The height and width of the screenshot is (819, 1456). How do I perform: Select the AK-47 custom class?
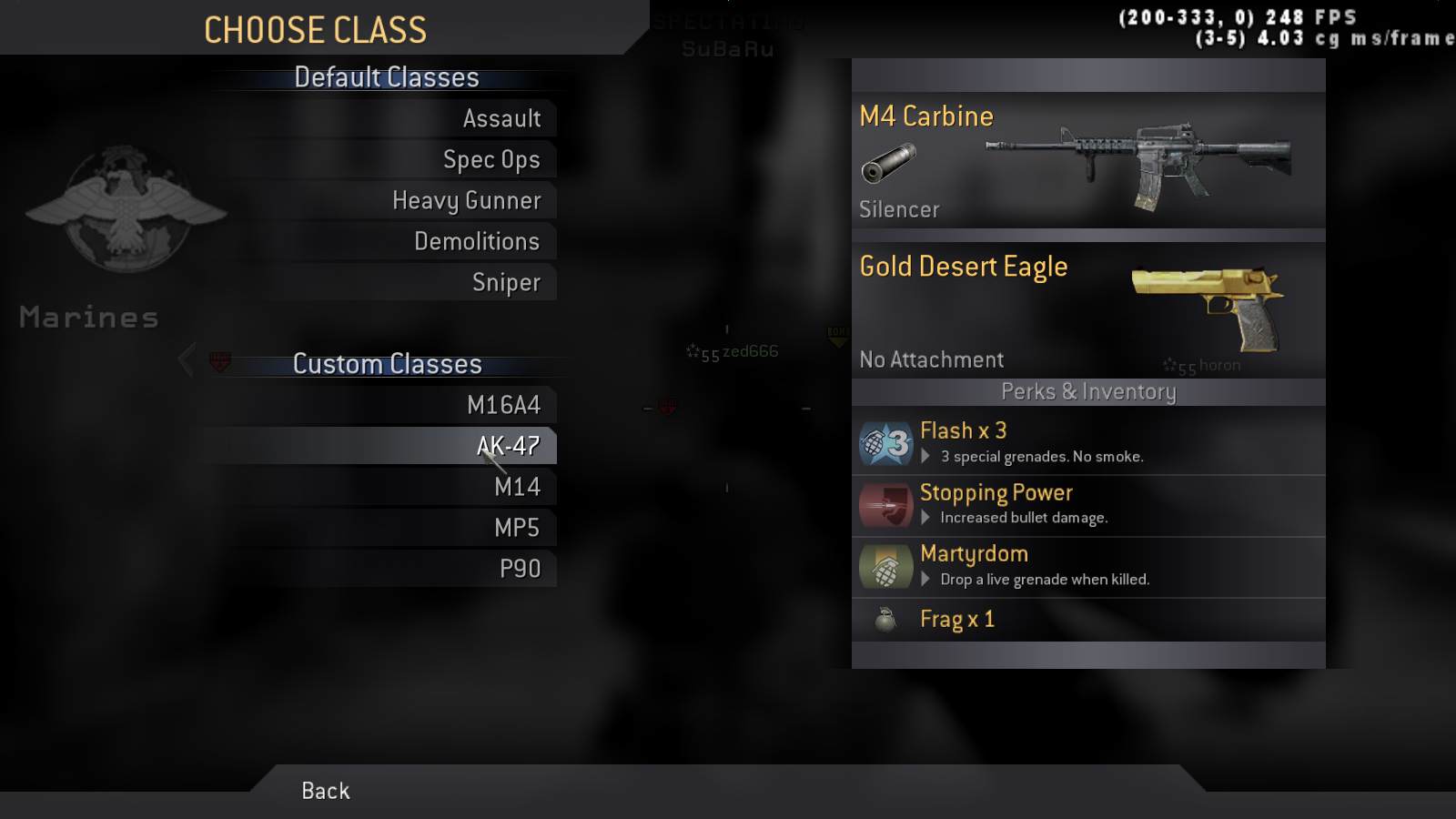pos(506,445)
